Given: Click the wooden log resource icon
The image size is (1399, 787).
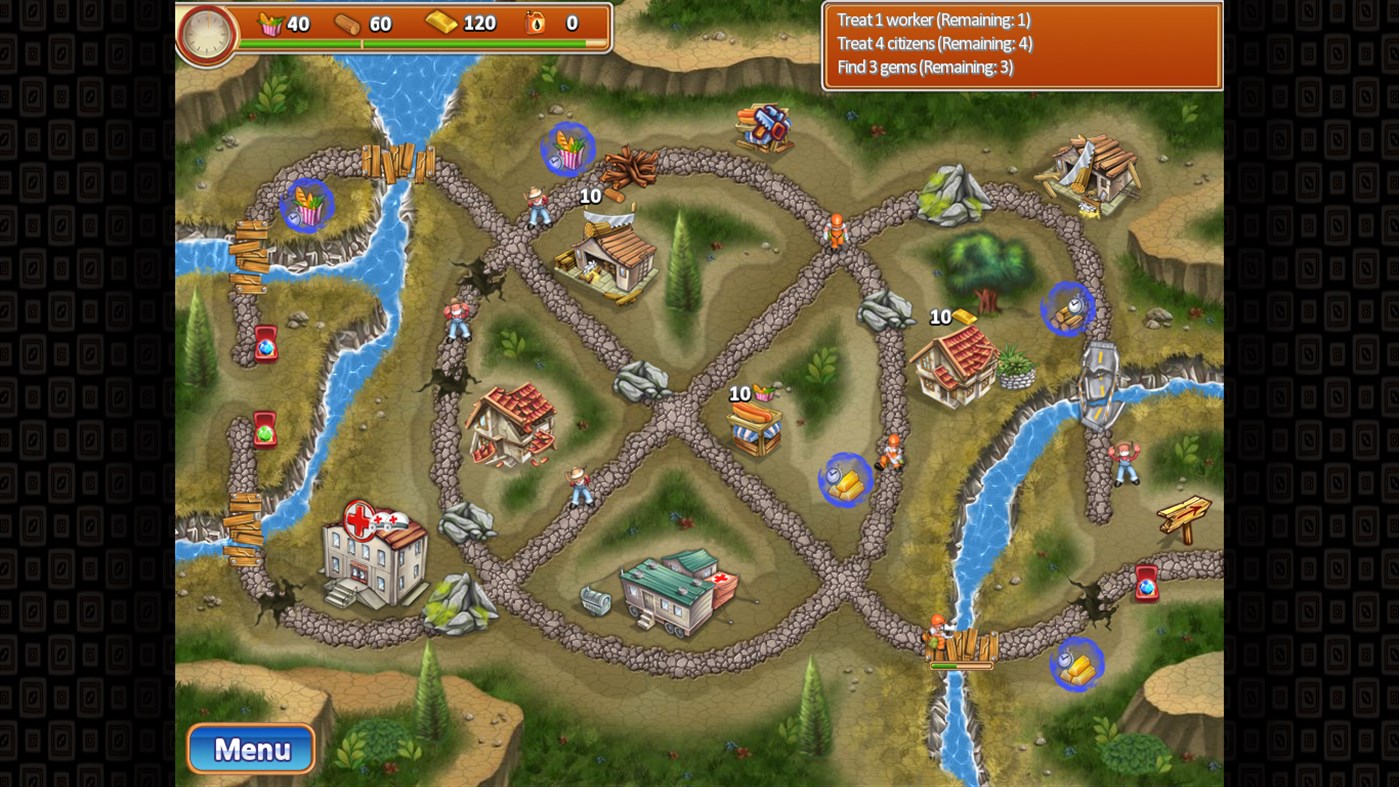Looking at the screenshot, I should [x=347, y=23].
